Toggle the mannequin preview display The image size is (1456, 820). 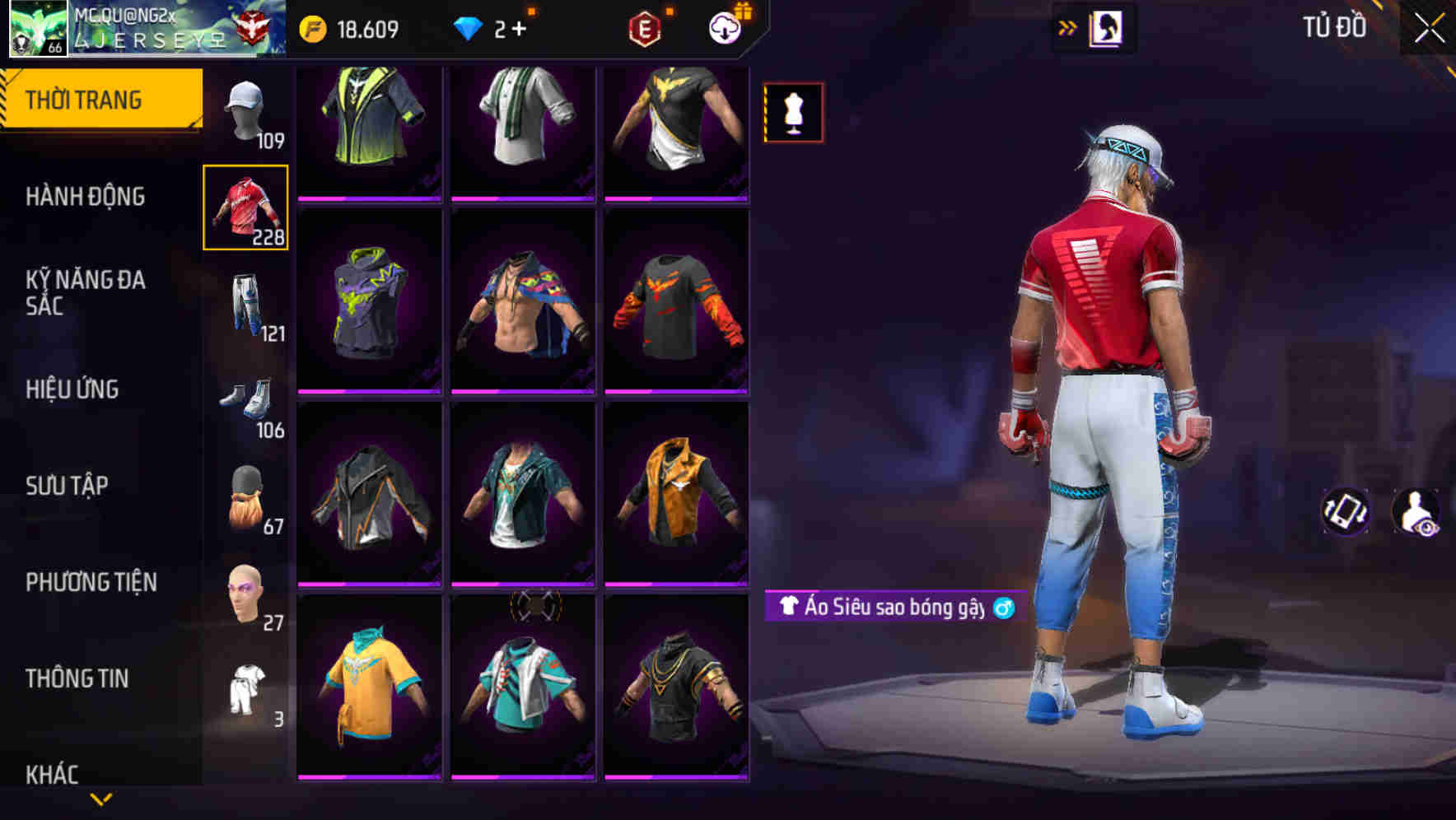click(793, 112)
